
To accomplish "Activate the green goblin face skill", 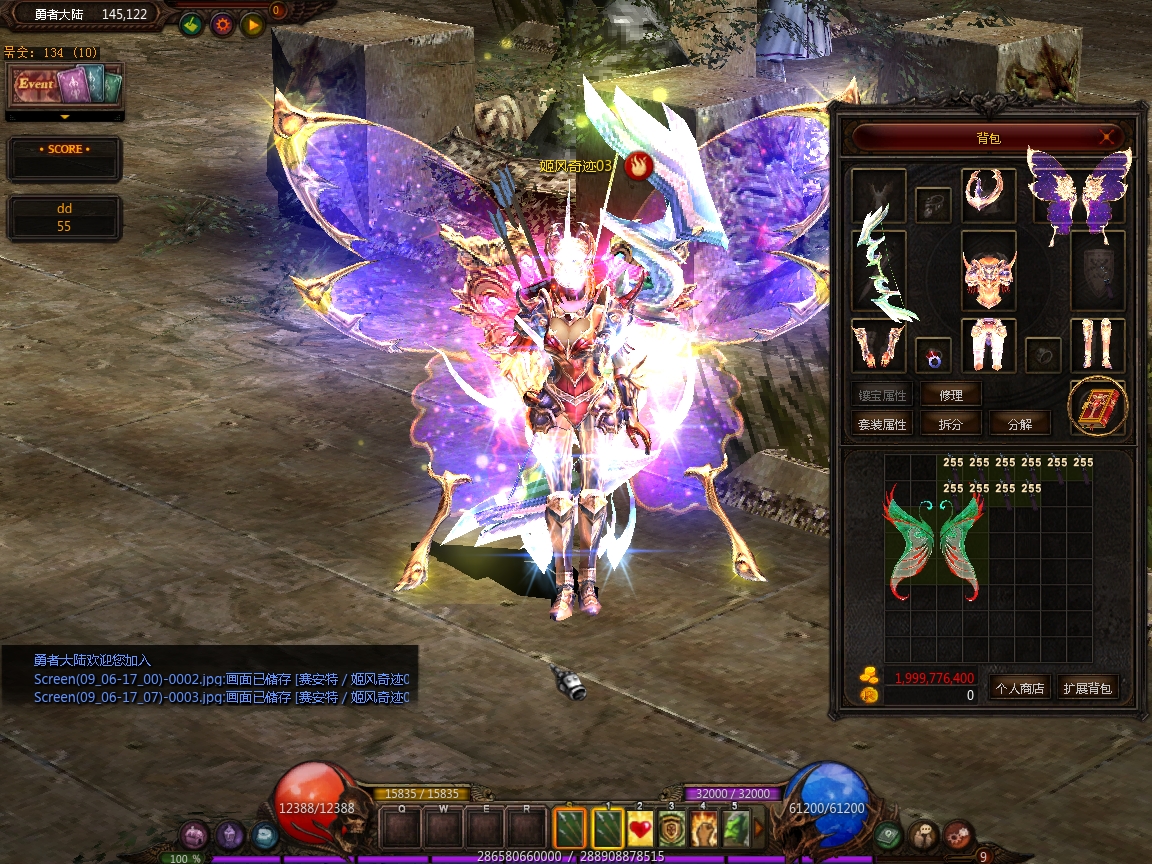I will click(735, 829).
